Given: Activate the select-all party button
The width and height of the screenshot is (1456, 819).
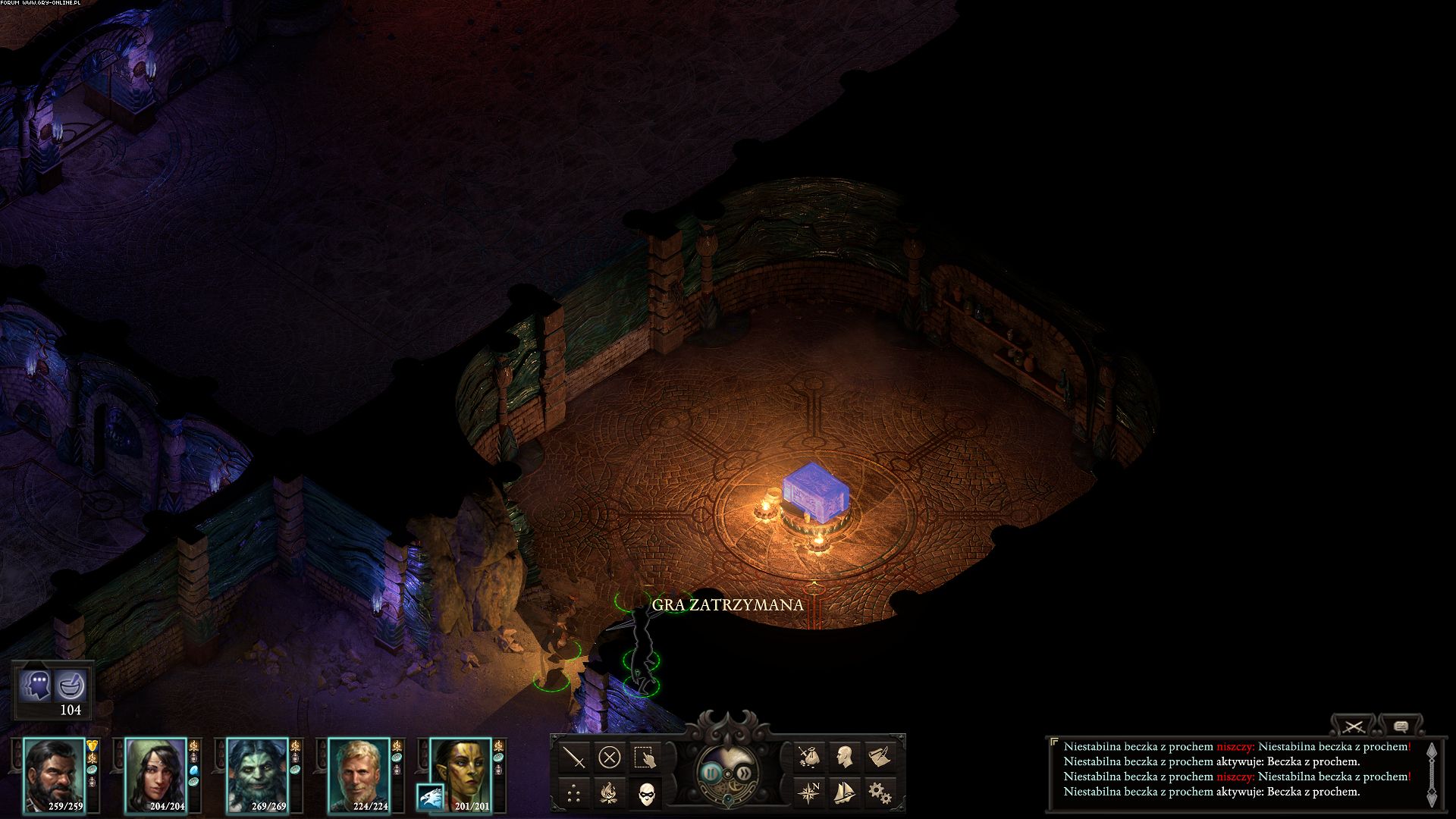Looking at the screenshot, I should 645,757.
